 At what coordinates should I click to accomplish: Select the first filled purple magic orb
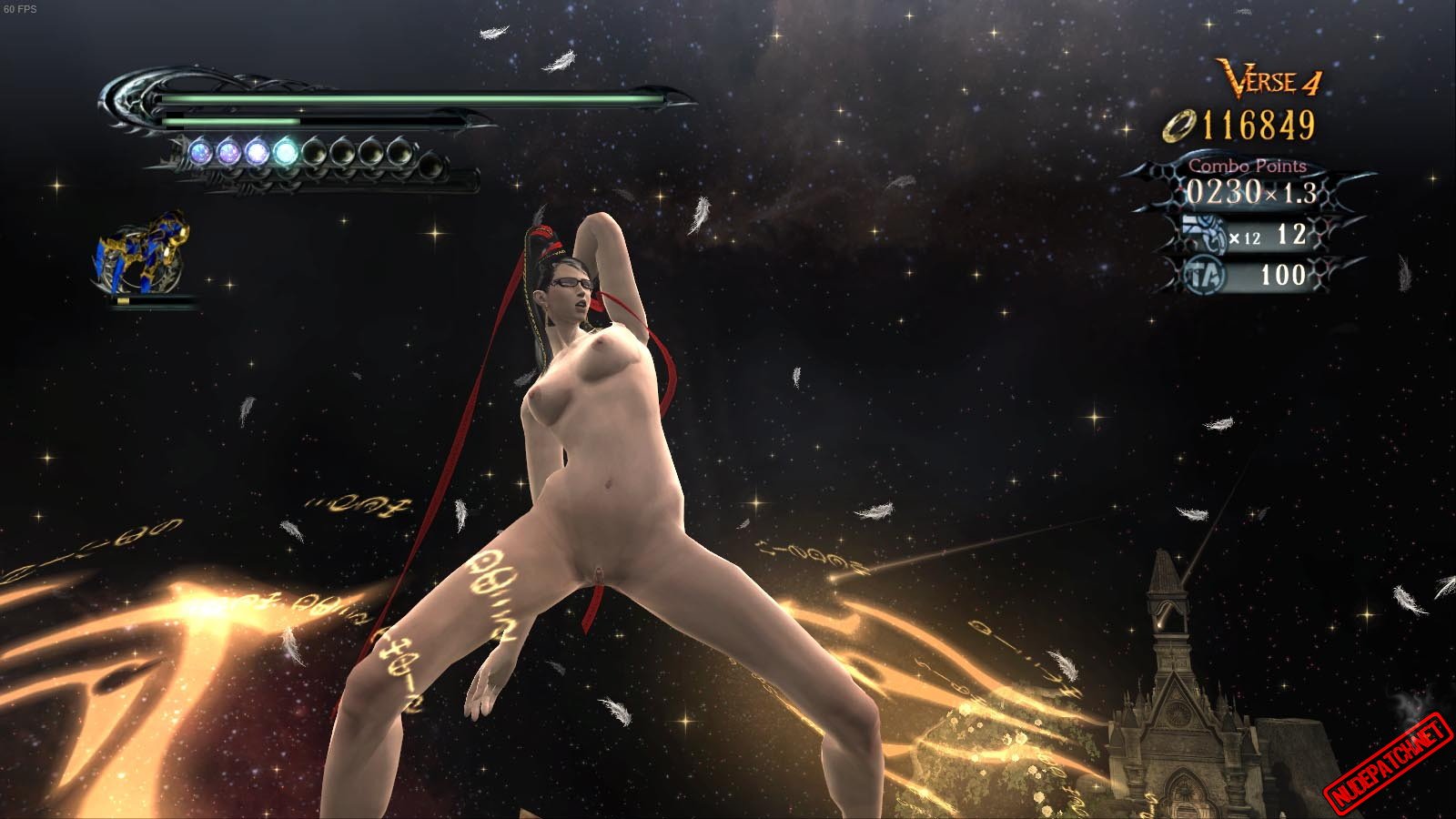point(200,152)
